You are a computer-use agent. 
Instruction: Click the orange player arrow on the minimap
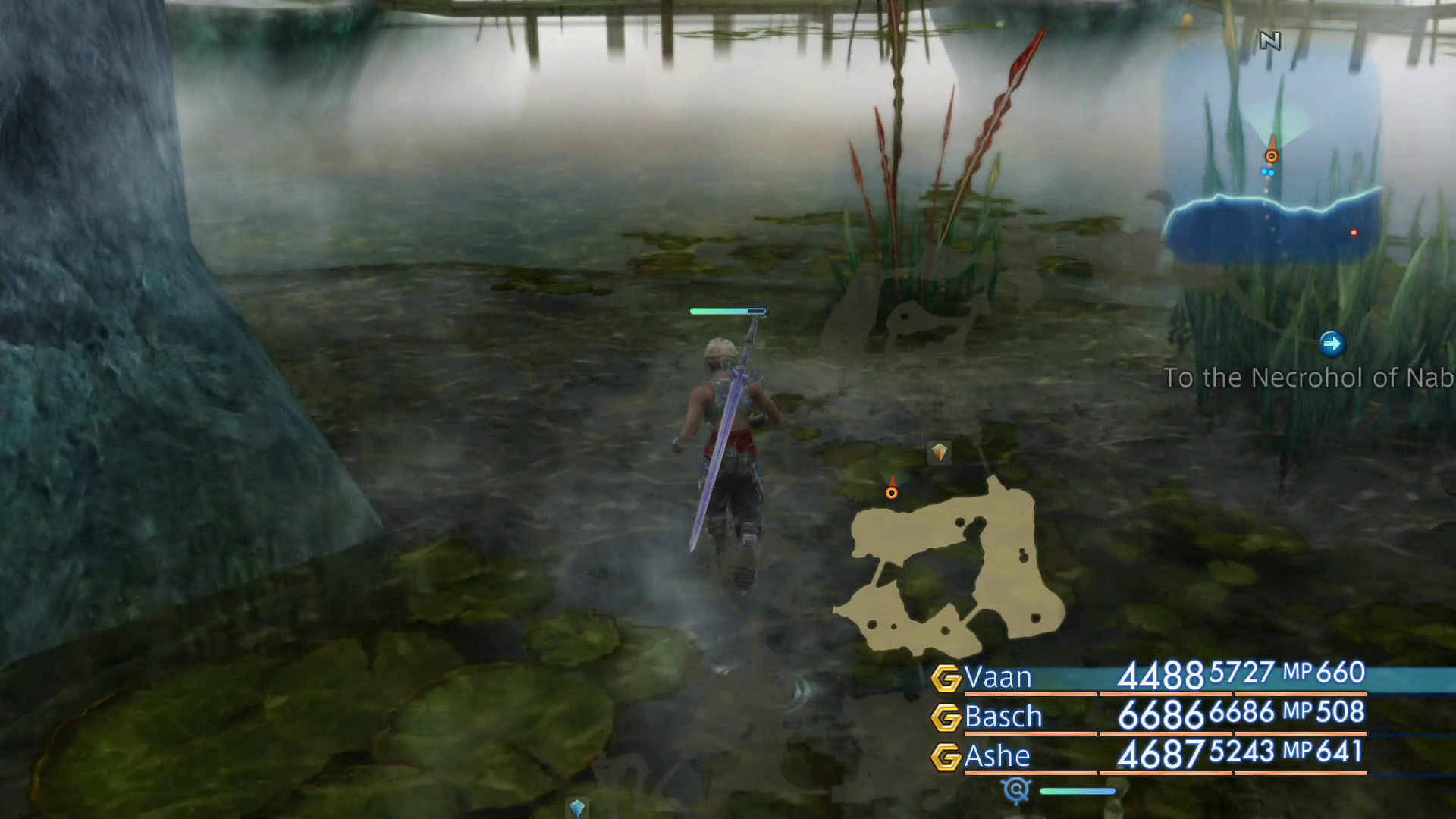(1272, 155)
